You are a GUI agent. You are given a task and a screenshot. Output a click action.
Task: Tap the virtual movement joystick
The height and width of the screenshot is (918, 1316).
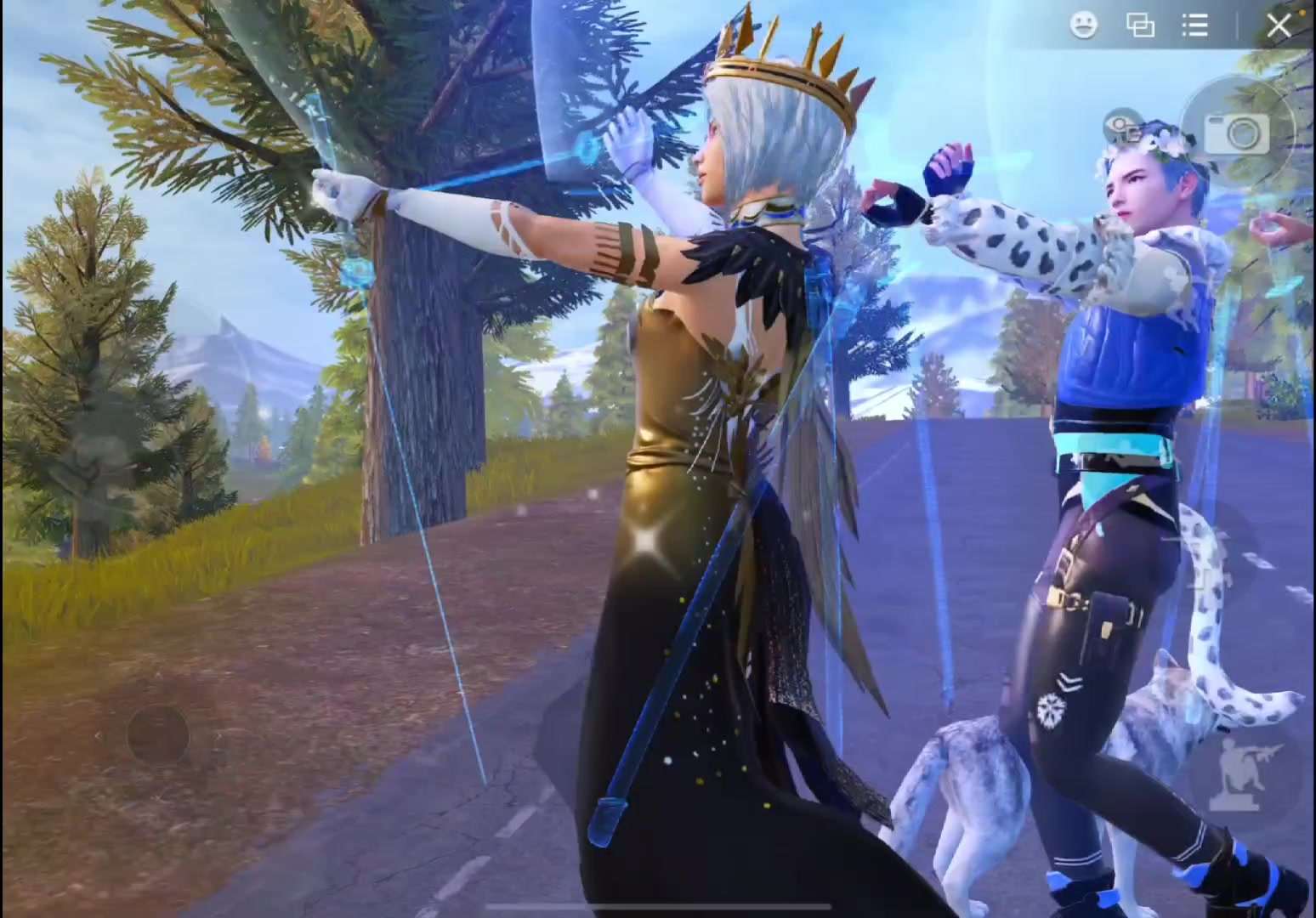pyautogui.click(x=158, y=734)
